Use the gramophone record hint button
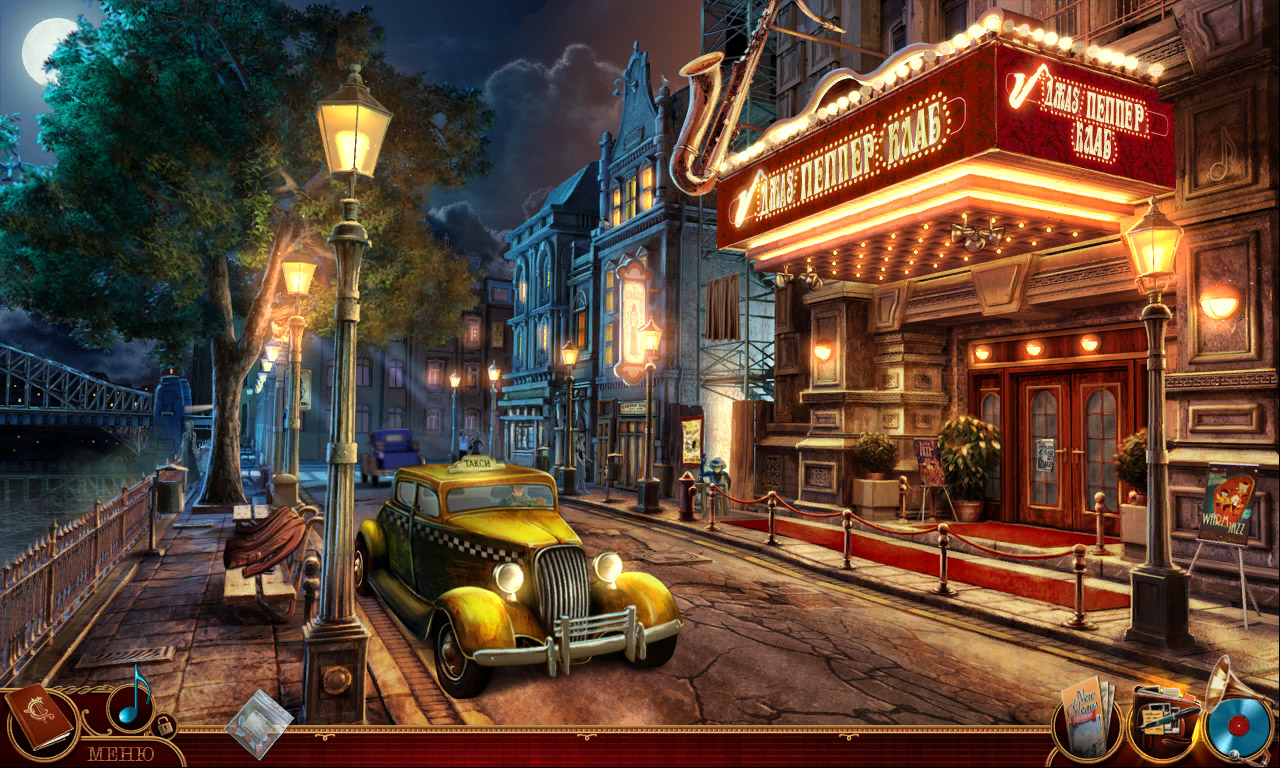 coord(1238,725)
